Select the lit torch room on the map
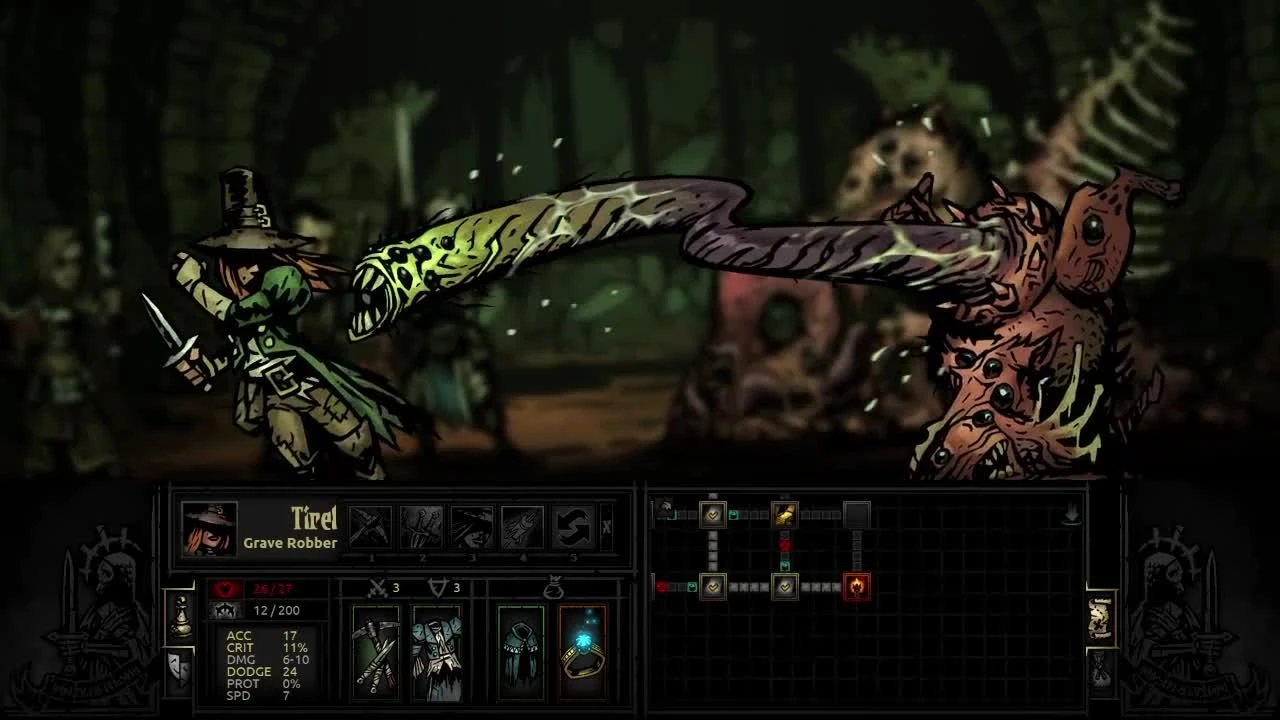This screenshot has height=720, width=1280. click(855, 587)
